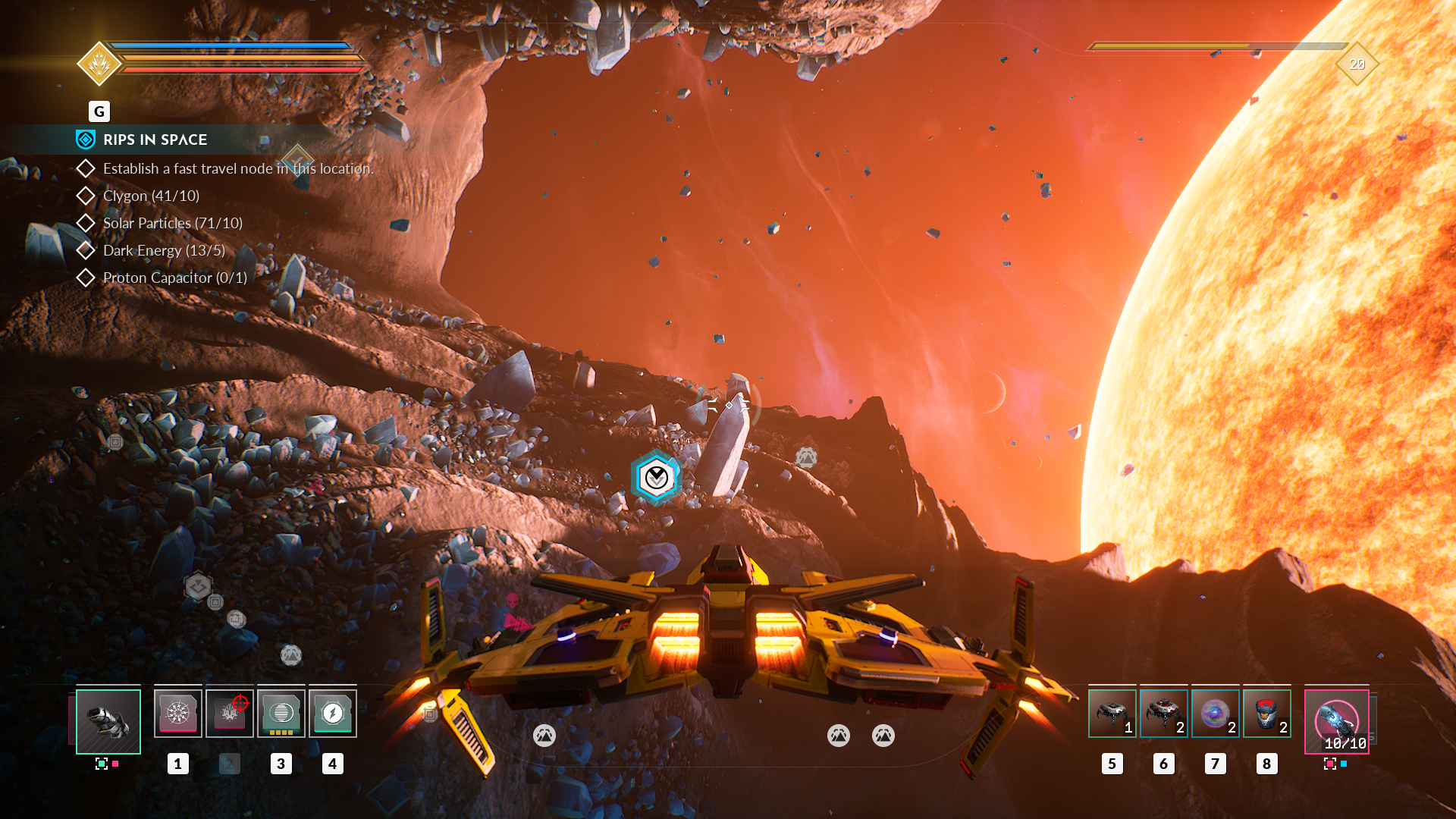Click the Solar Particles (71/10) objective text

(173, 223)
